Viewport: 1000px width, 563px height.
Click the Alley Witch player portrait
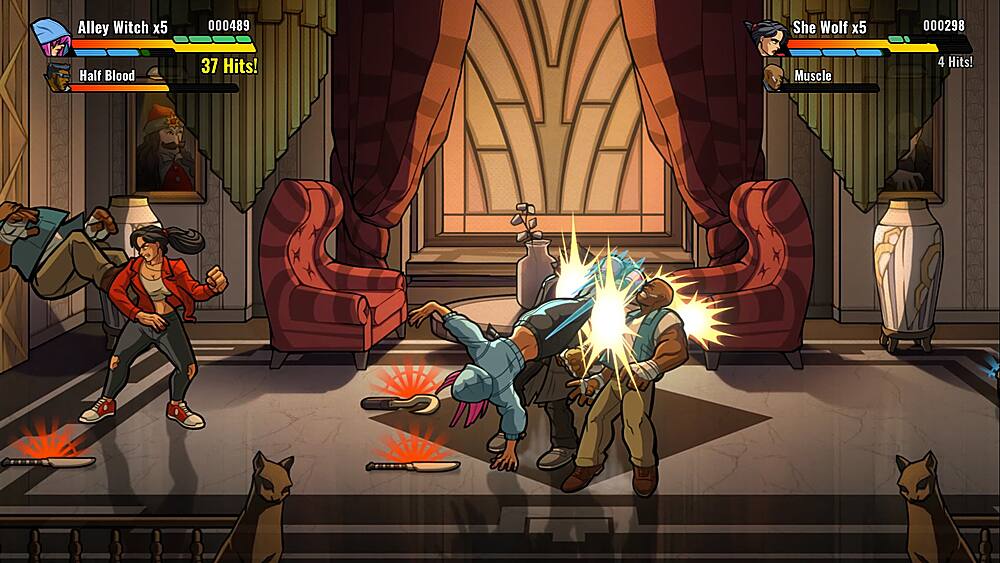[48, 36]
